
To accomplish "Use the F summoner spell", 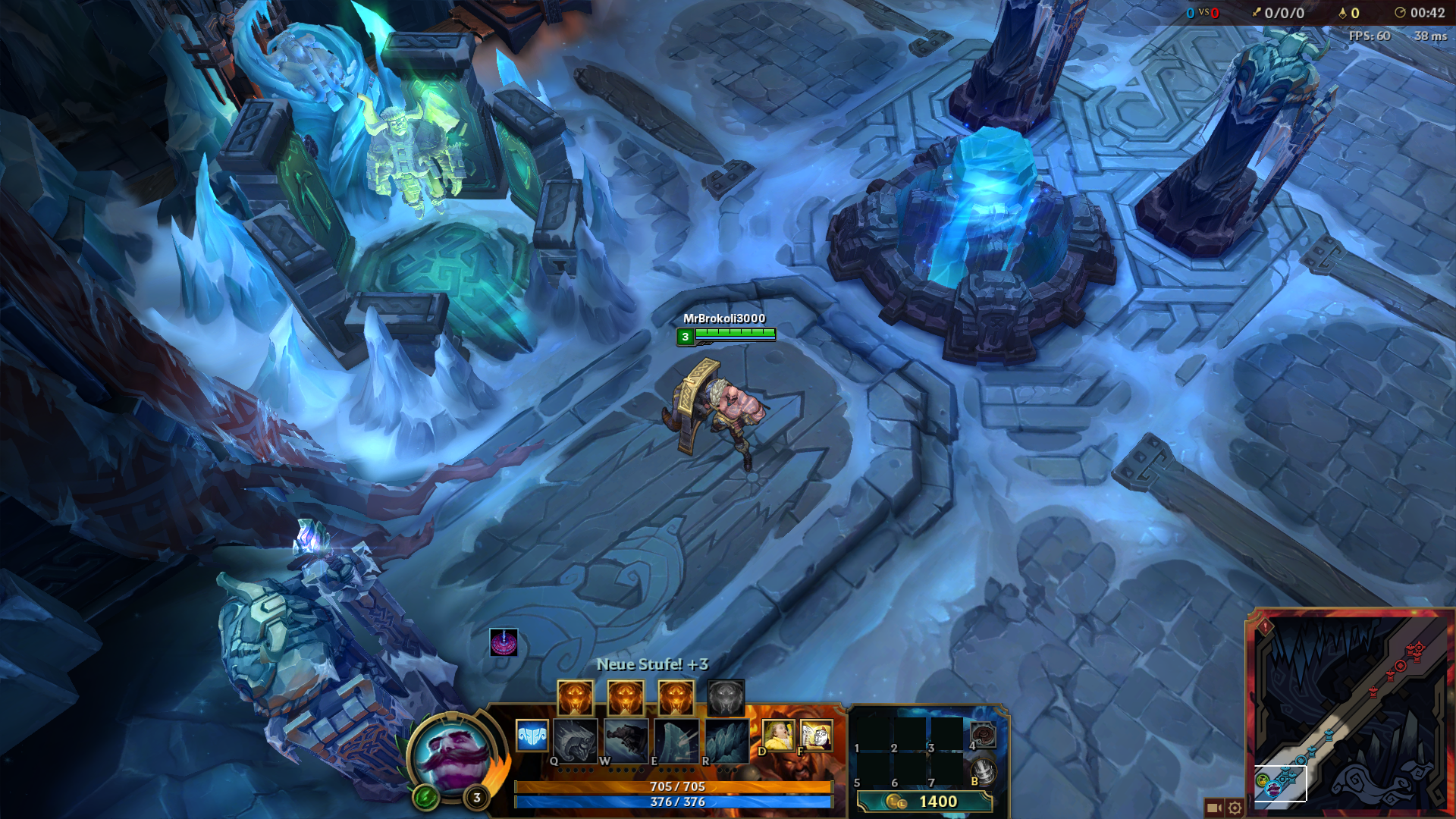I will coord(815,735).
